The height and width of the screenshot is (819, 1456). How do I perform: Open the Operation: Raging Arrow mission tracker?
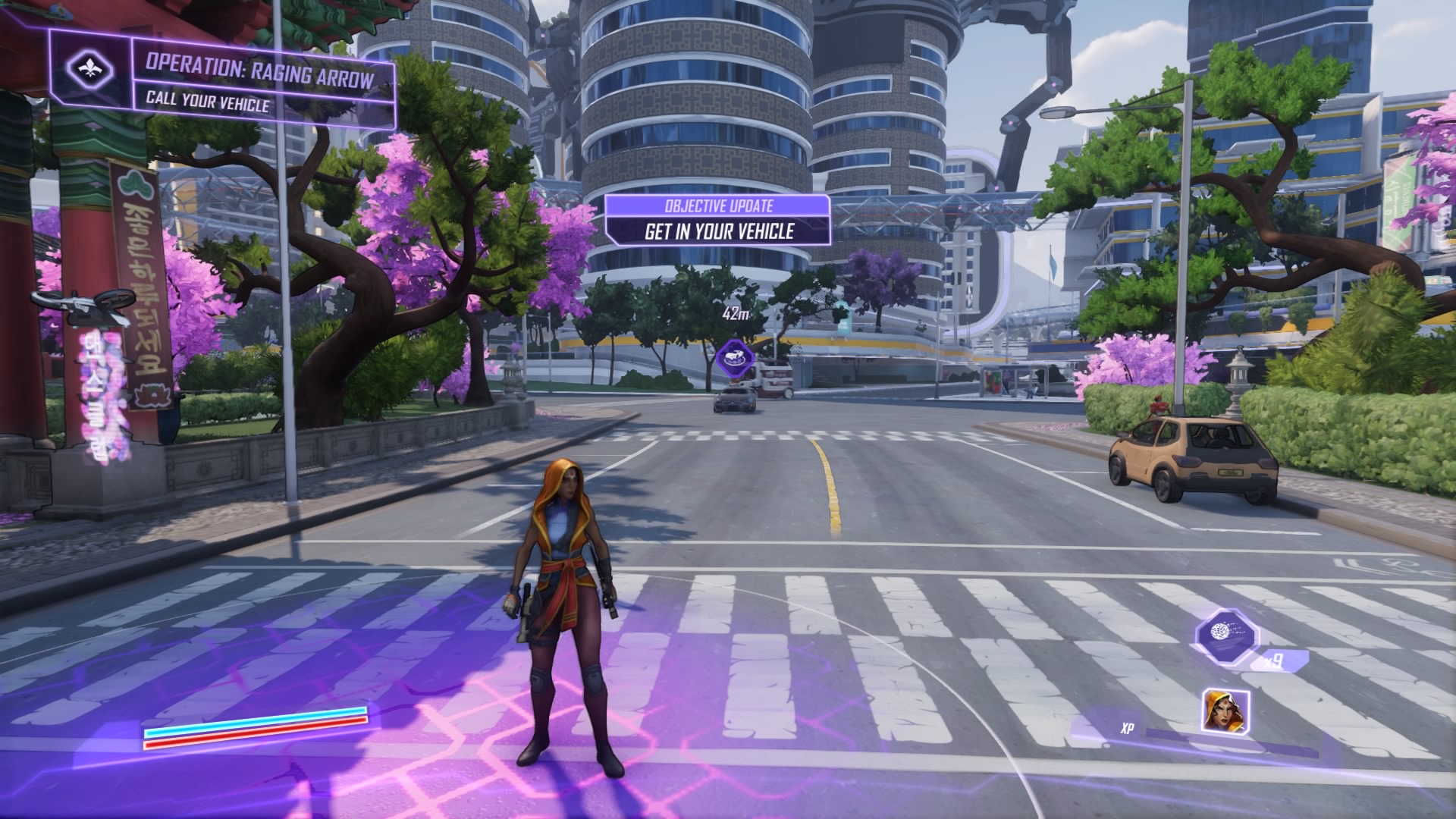point(259,81)
